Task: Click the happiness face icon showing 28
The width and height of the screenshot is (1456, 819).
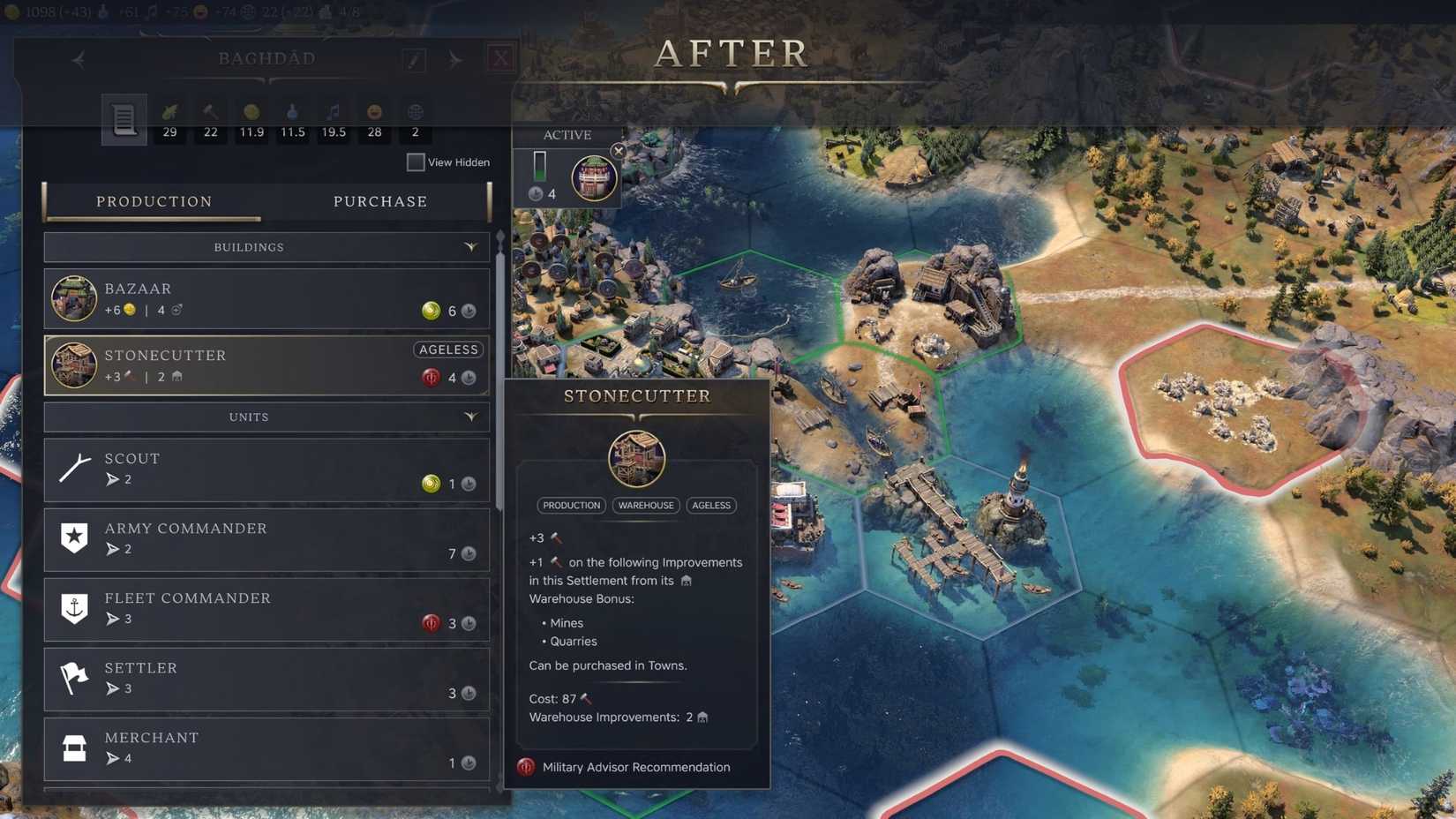Action: coord(373,115)
